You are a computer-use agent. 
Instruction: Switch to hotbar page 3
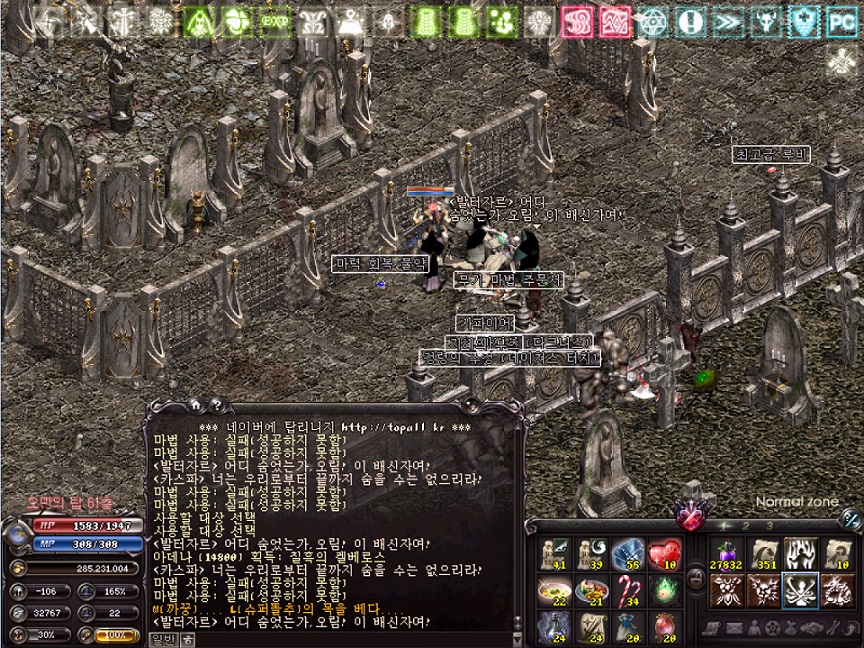pos(770,525)
